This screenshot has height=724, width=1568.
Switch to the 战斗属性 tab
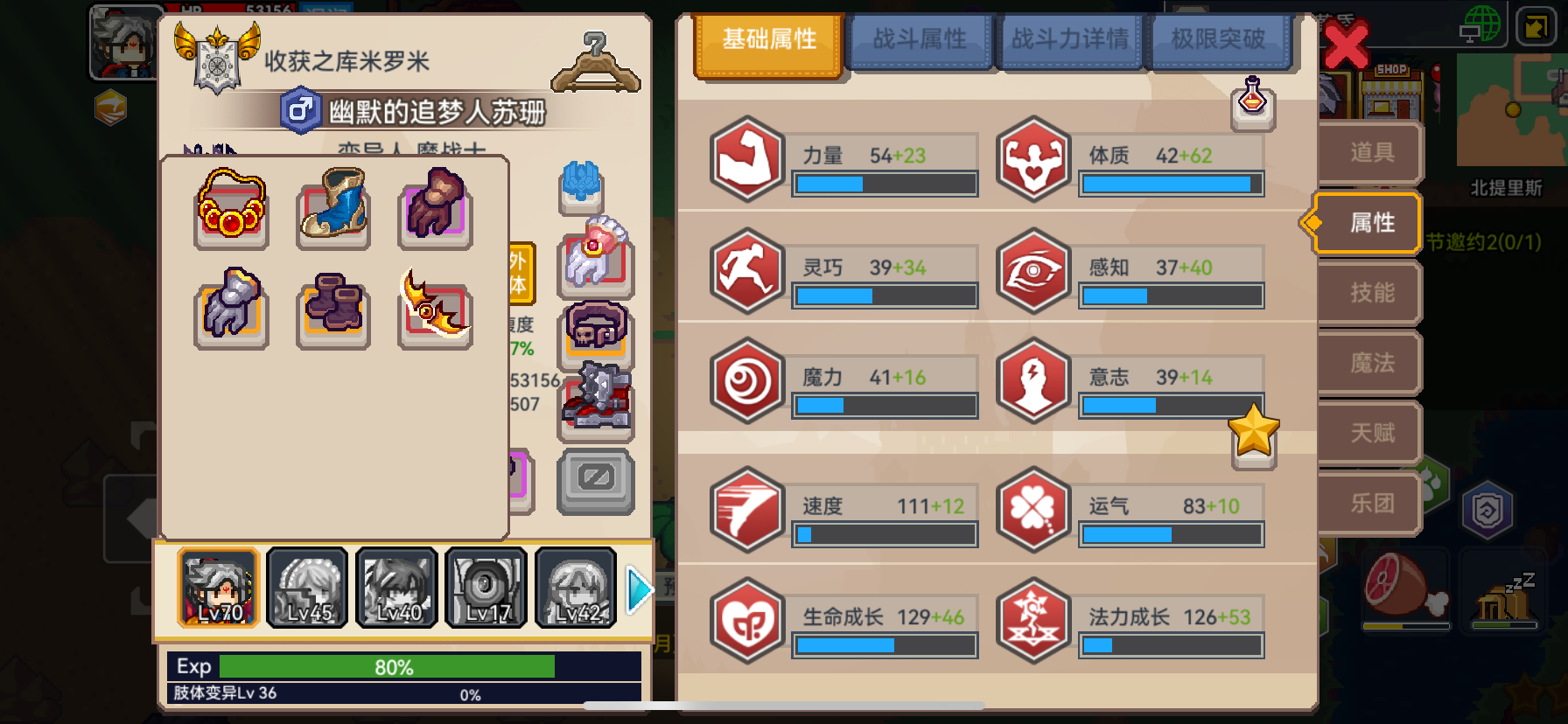pyautogui.click(x=920, y=40)
